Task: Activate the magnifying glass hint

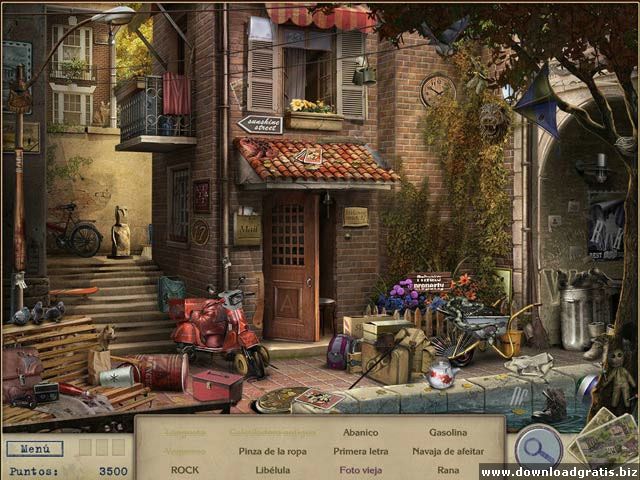Action: [x=538, y=445]
